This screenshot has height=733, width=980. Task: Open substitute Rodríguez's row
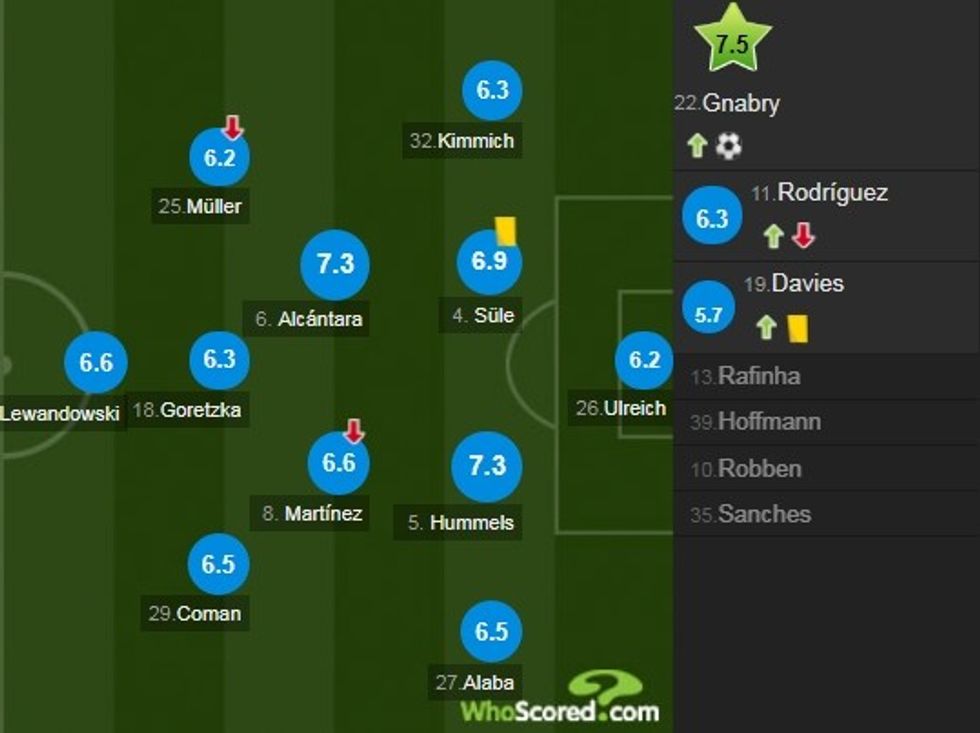[x=826, y=217]
